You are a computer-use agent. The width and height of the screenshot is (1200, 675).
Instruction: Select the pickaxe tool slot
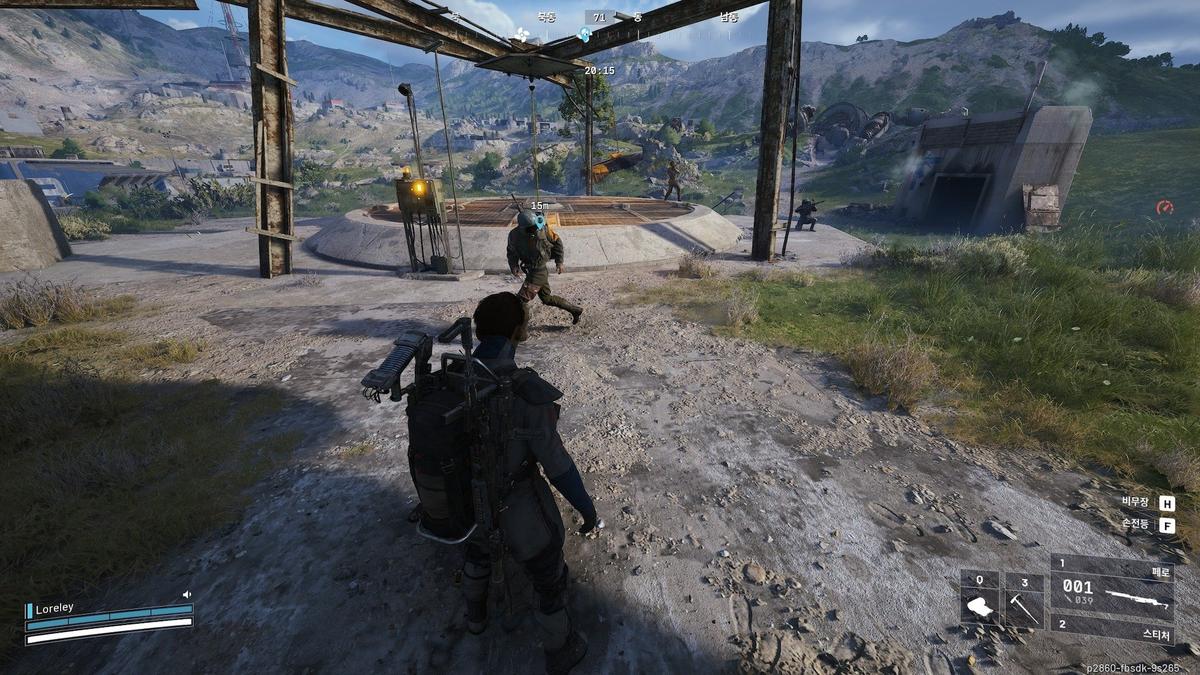(1024, 602)
